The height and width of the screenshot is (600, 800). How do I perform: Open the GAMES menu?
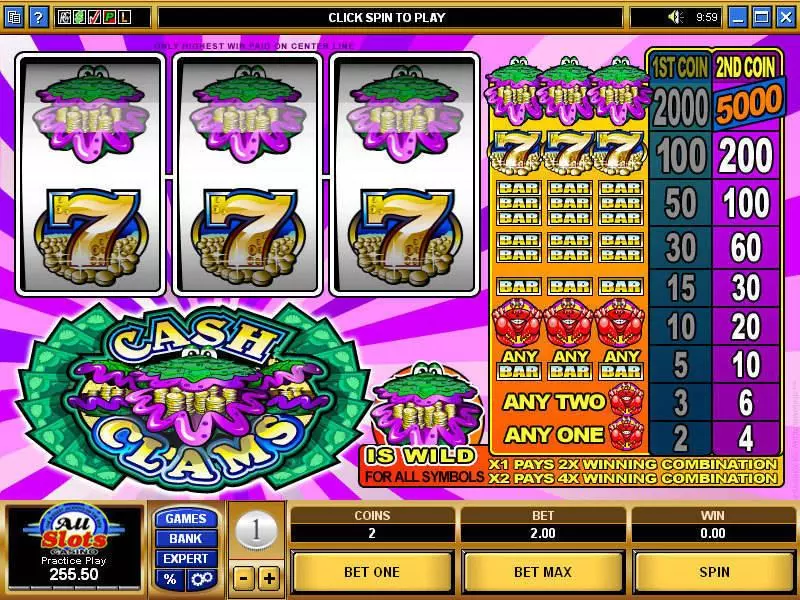(x=185, y=519)
